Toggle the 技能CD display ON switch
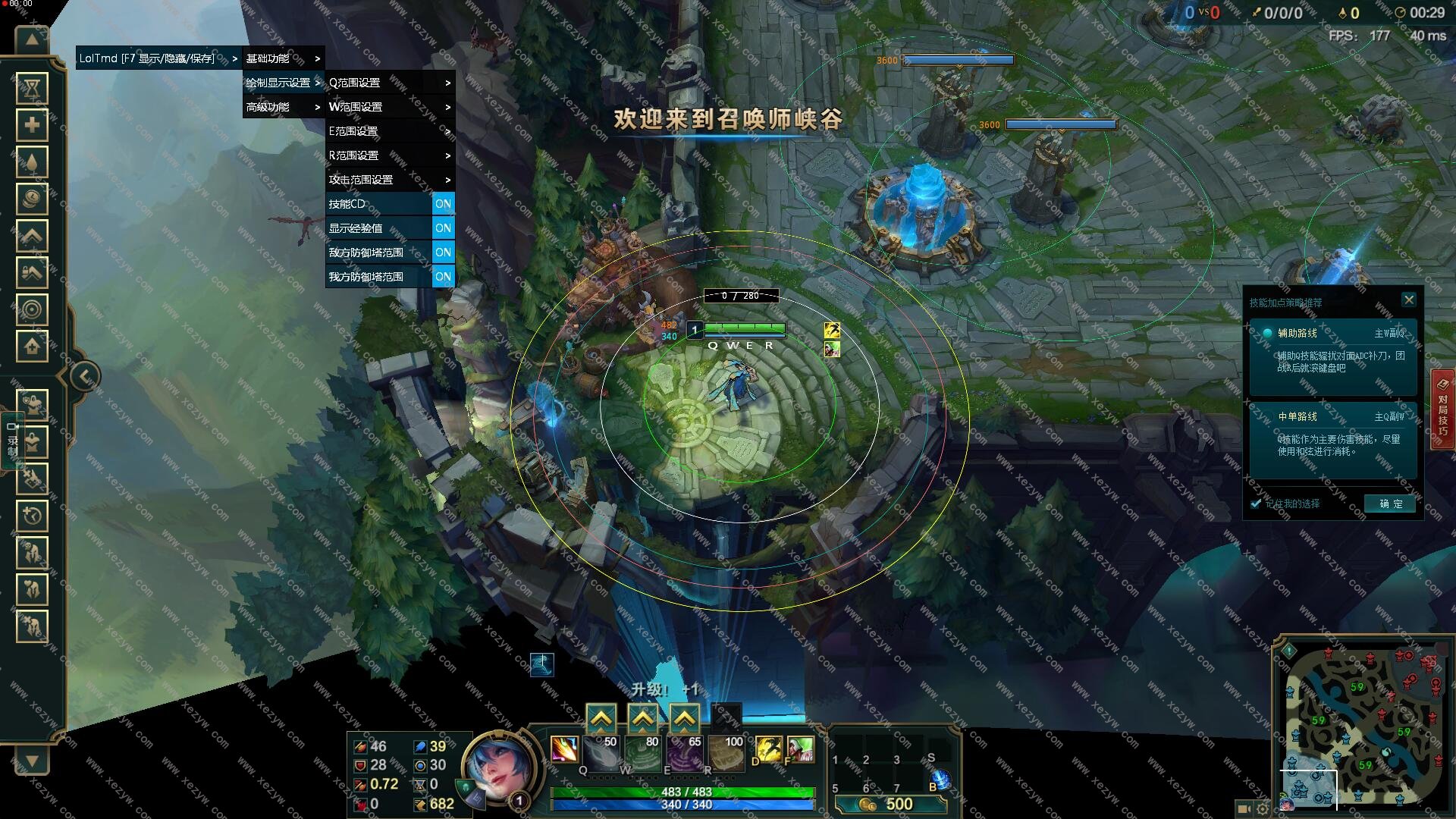This screenshot has width=1456, height=819. [443, 204]
